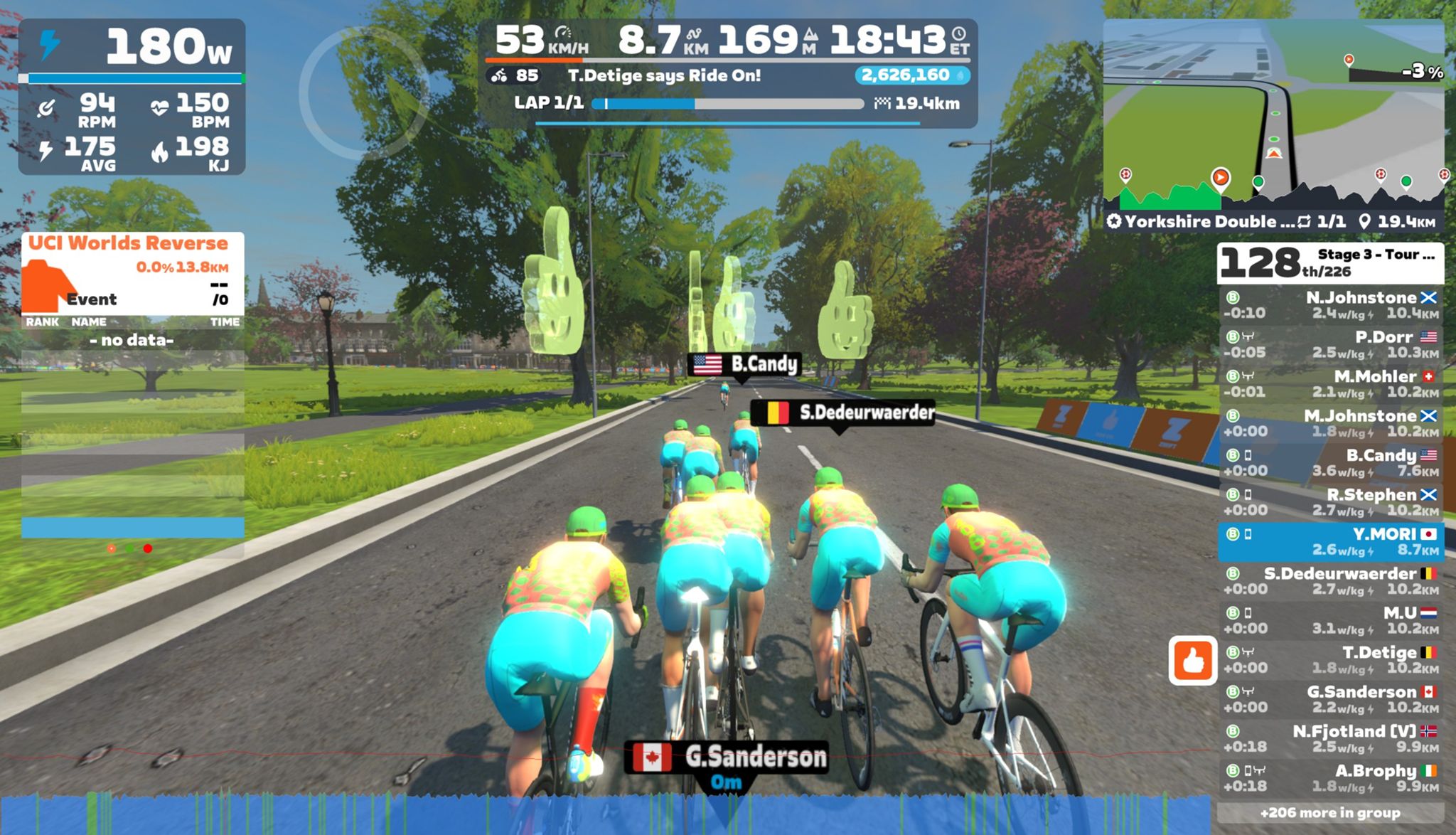Choose M.Mohler from the rider list
Image resolution: width=1456 pixels, height=835 pixels.
1330,384
